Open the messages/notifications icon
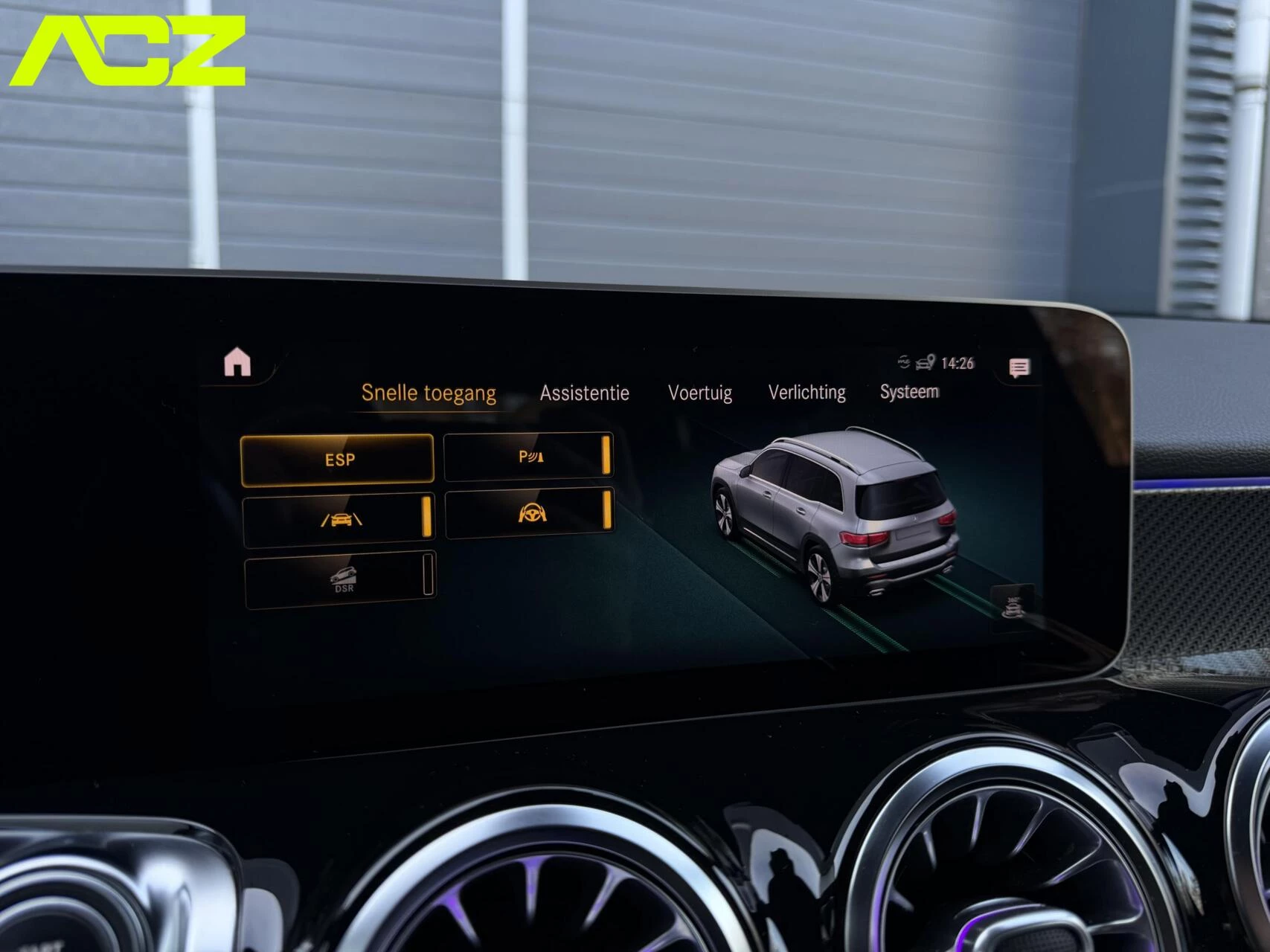 point(1020,365)
